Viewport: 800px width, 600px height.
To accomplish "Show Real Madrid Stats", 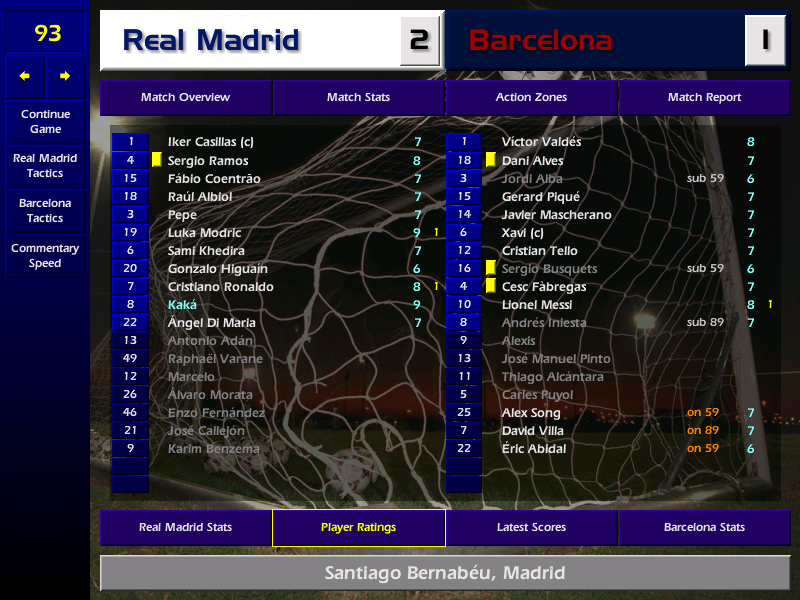I will tap(185, 528).
